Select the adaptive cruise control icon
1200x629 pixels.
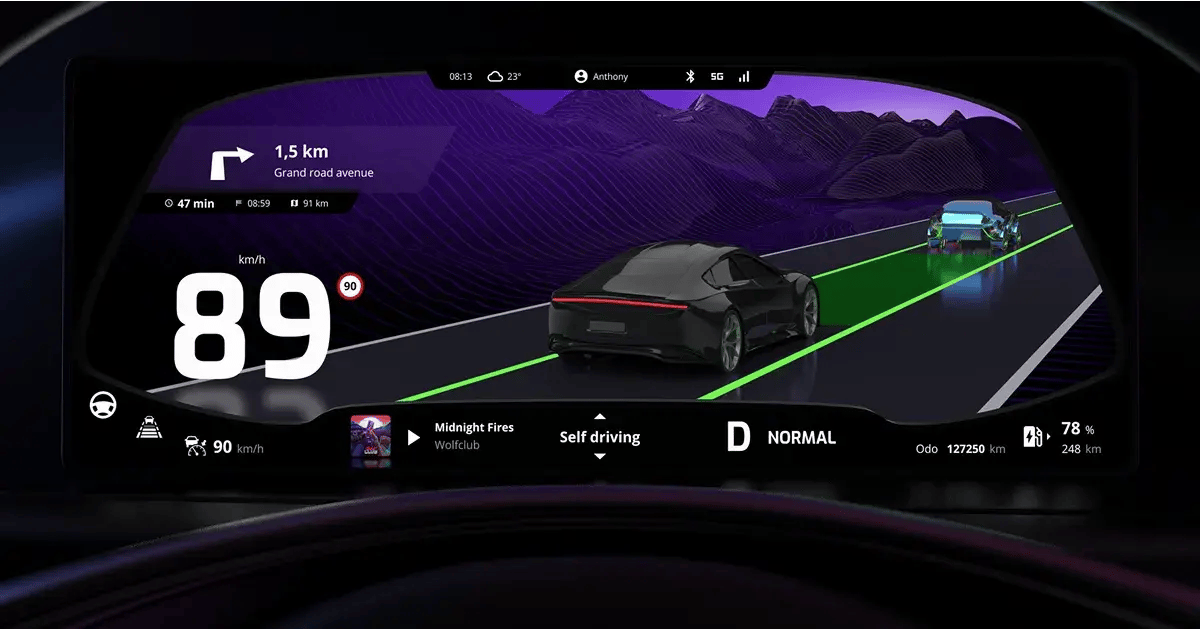click(x=195, y=447)
